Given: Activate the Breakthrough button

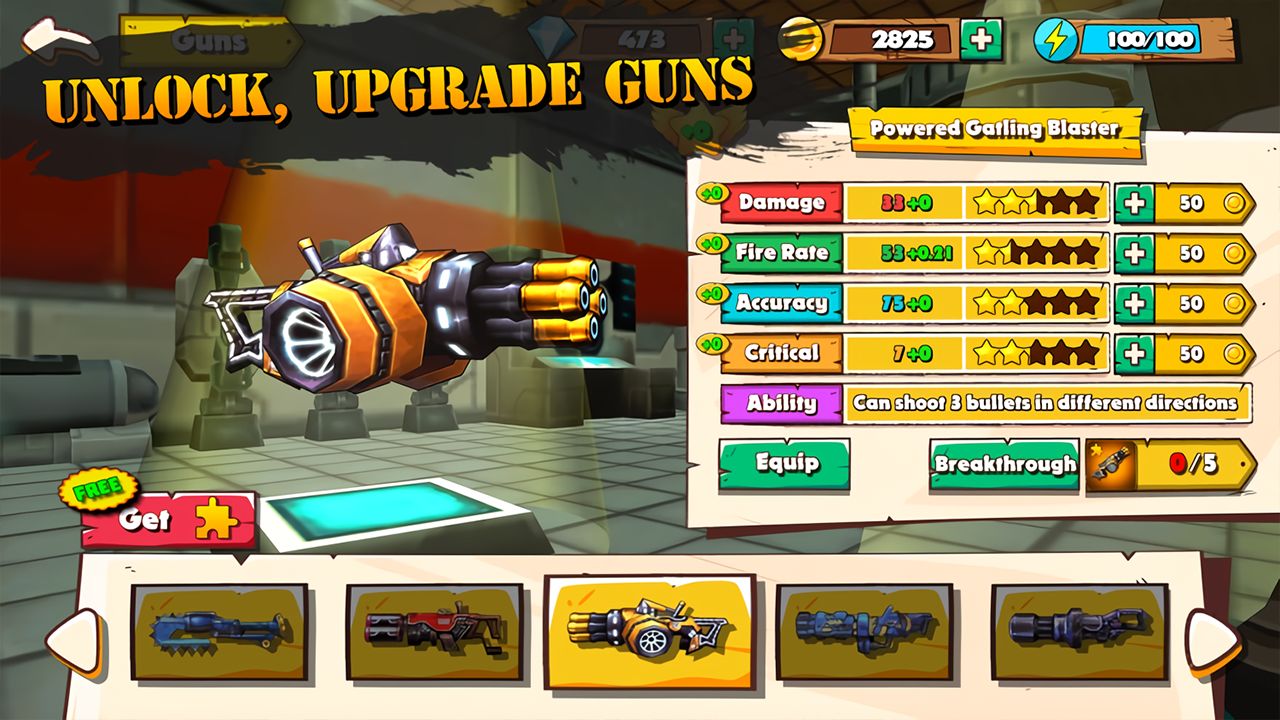Looking at the screenshot, I should tap(1004, 465).
